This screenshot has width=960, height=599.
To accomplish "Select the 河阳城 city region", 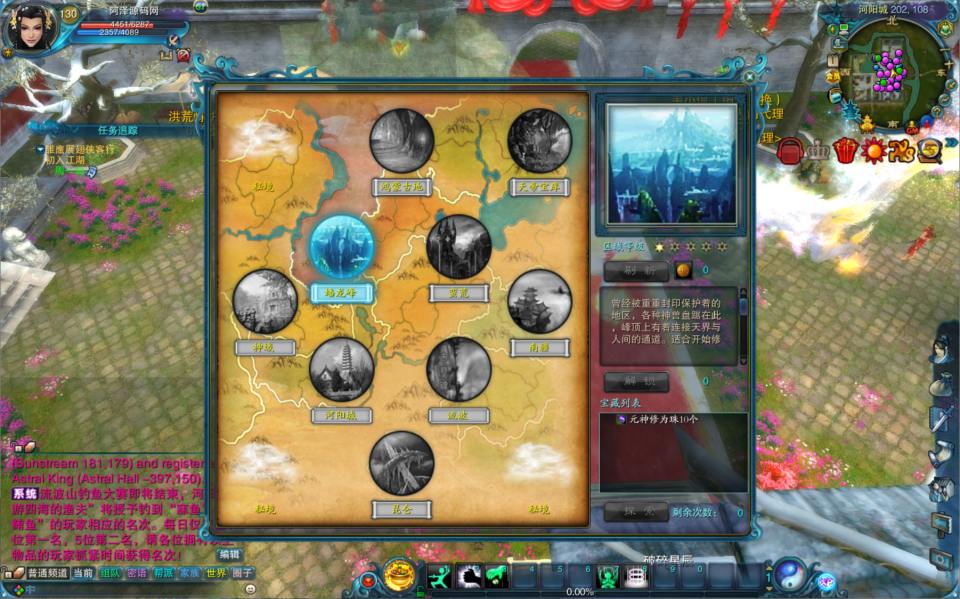I will coord(342,369).
